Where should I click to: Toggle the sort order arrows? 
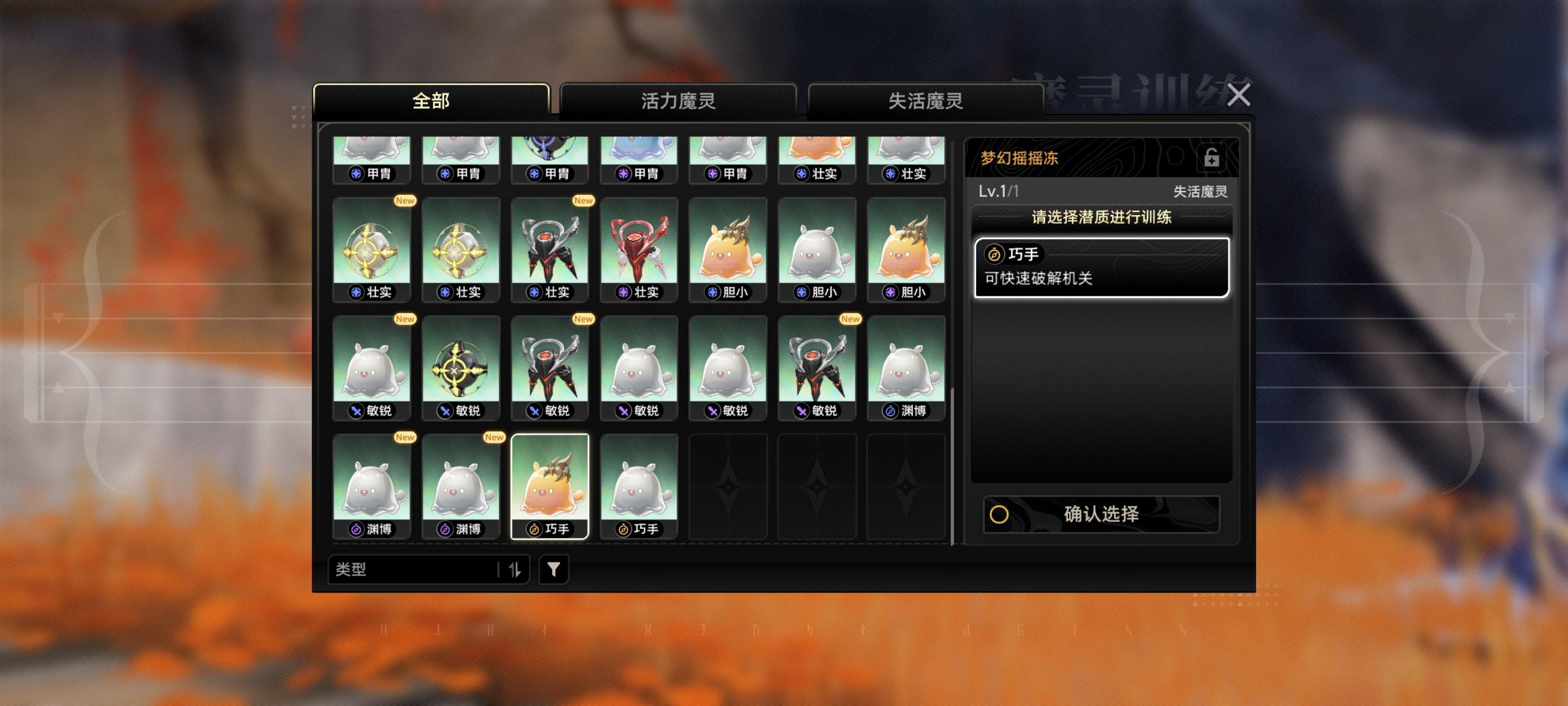(515, 569)
